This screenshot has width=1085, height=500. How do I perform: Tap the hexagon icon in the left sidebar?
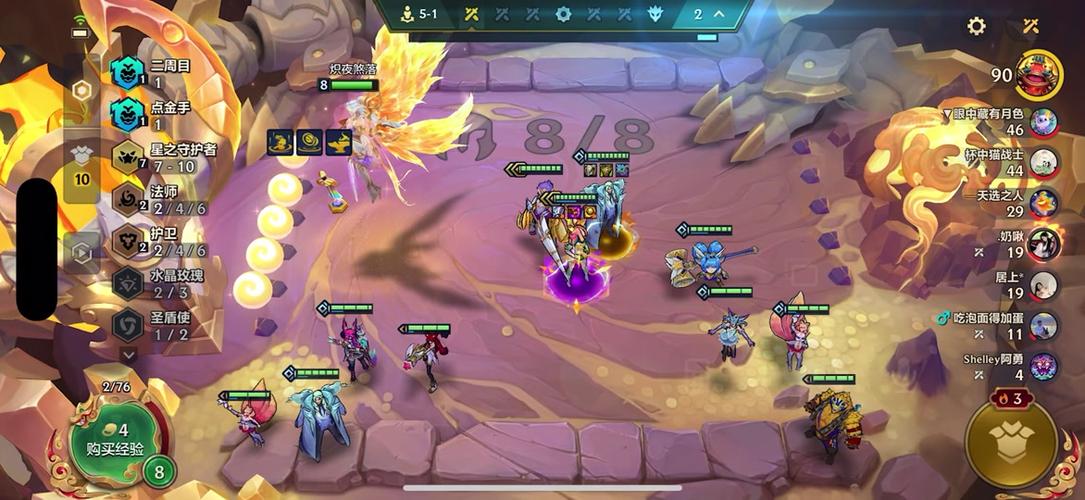click(83, 90)
